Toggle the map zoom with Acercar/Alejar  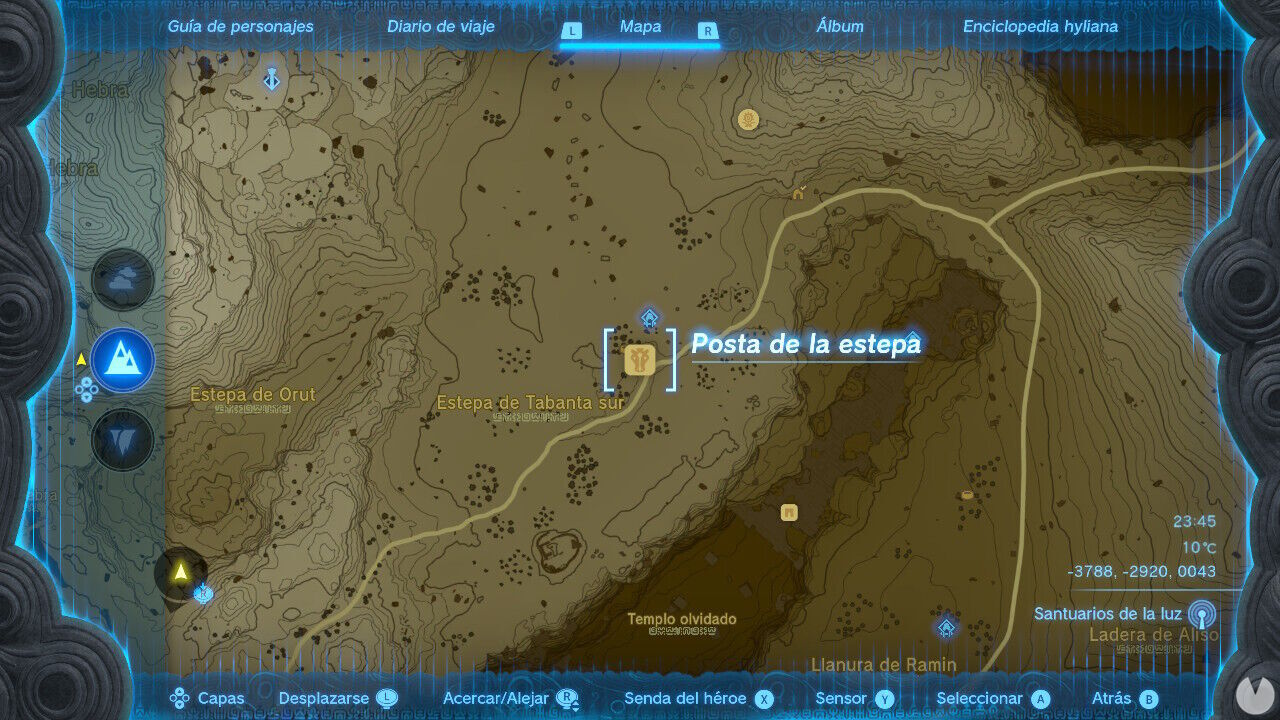coord(567,698)
